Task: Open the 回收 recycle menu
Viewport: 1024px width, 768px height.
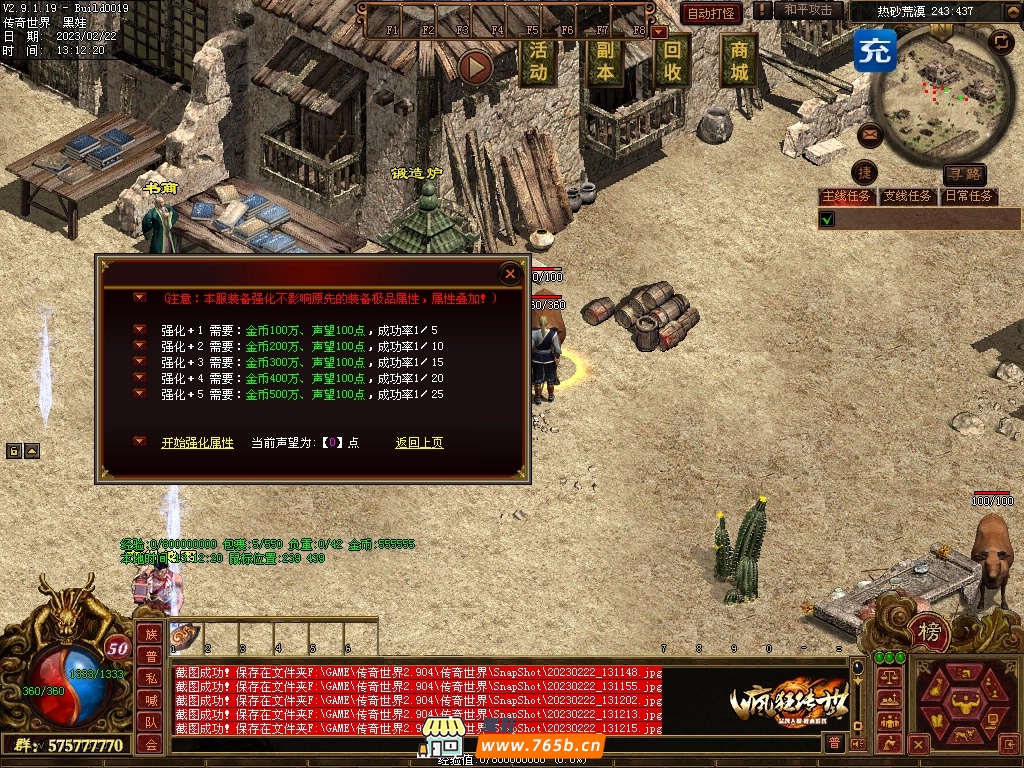Action: [x=672, y=60]
